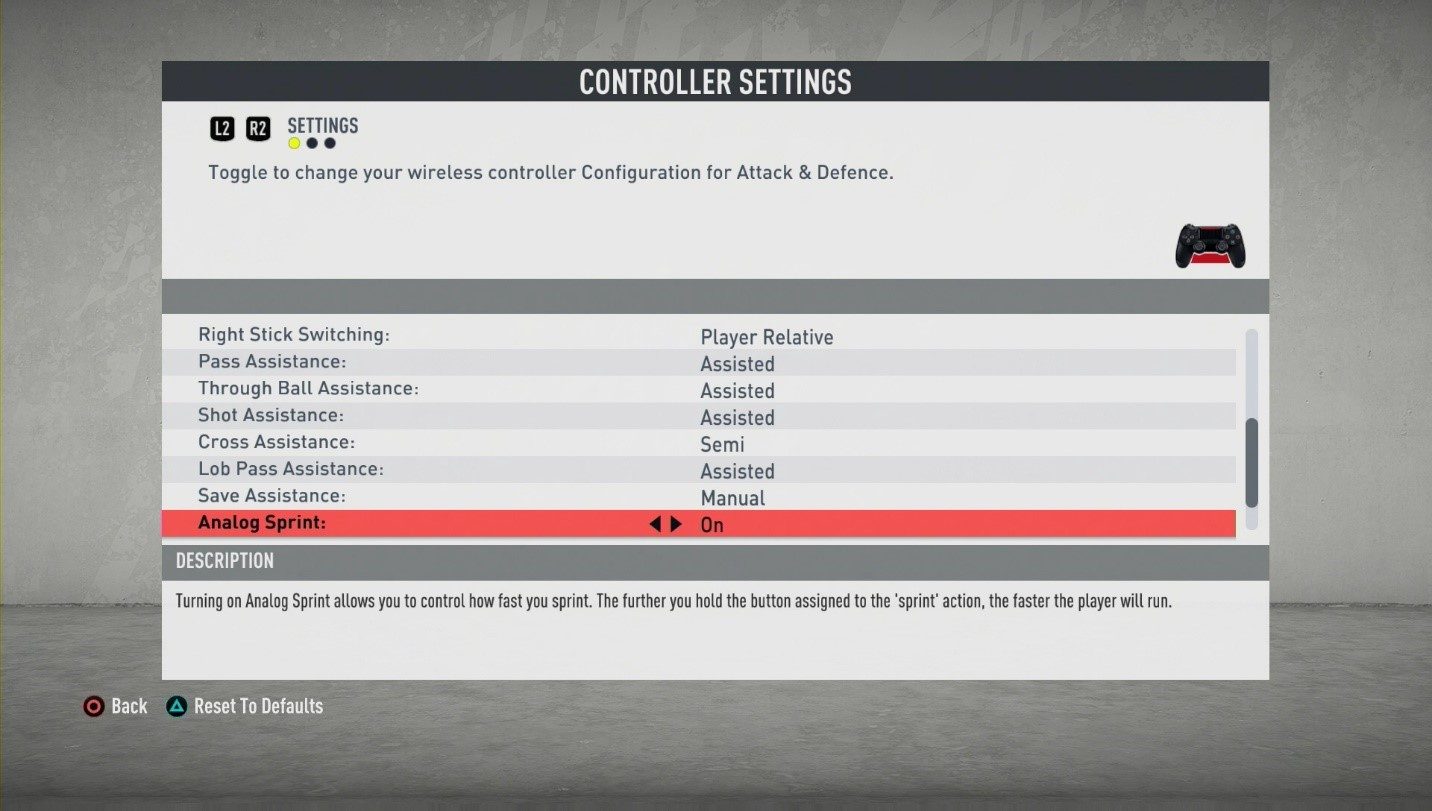1432x811 pixels.
Task: Select the yellow first page dot
Action: [x=294, y=143]
